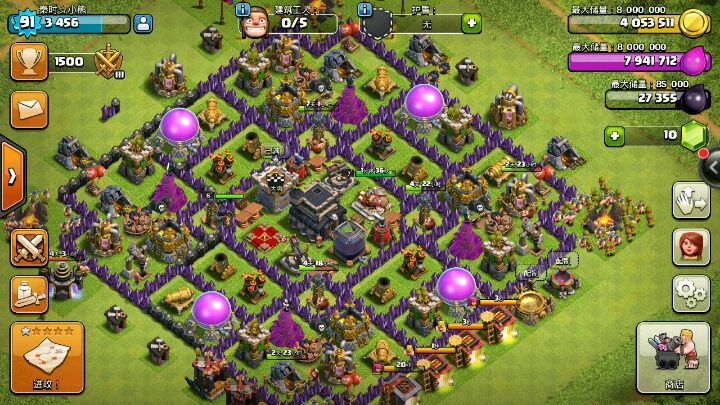Tap the pink elixir drop icon
The height and width of the screenshot is (405, 720).
point(693,61)
